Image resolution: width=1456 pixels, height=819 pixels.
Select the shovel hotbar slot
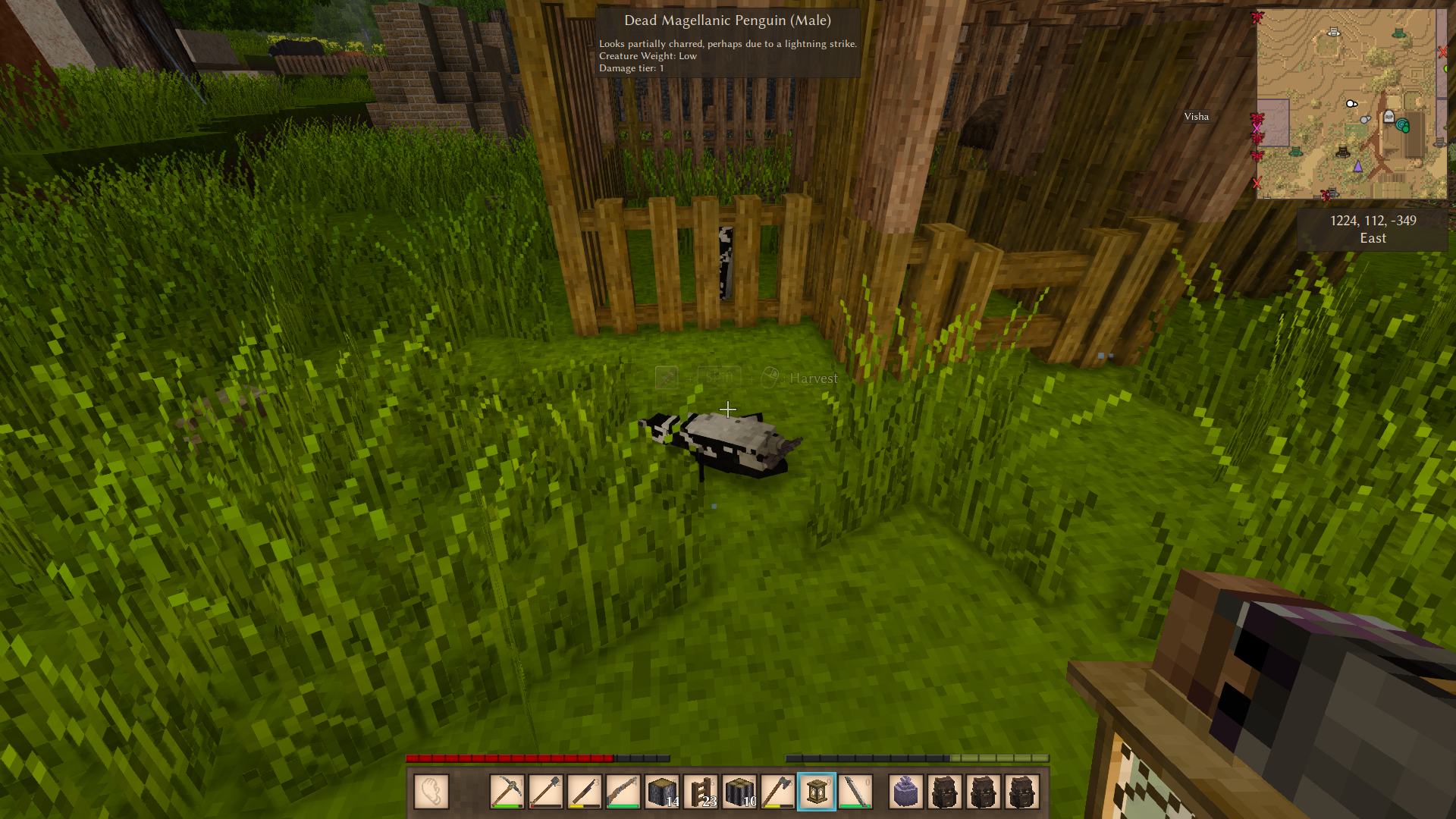[x=545, y=792]
